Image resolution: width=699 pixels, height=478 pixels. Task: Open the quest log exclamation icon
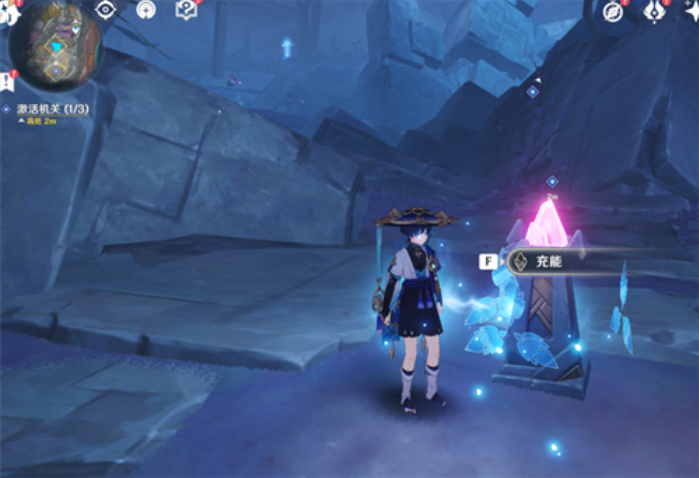(x=8, y=80)
